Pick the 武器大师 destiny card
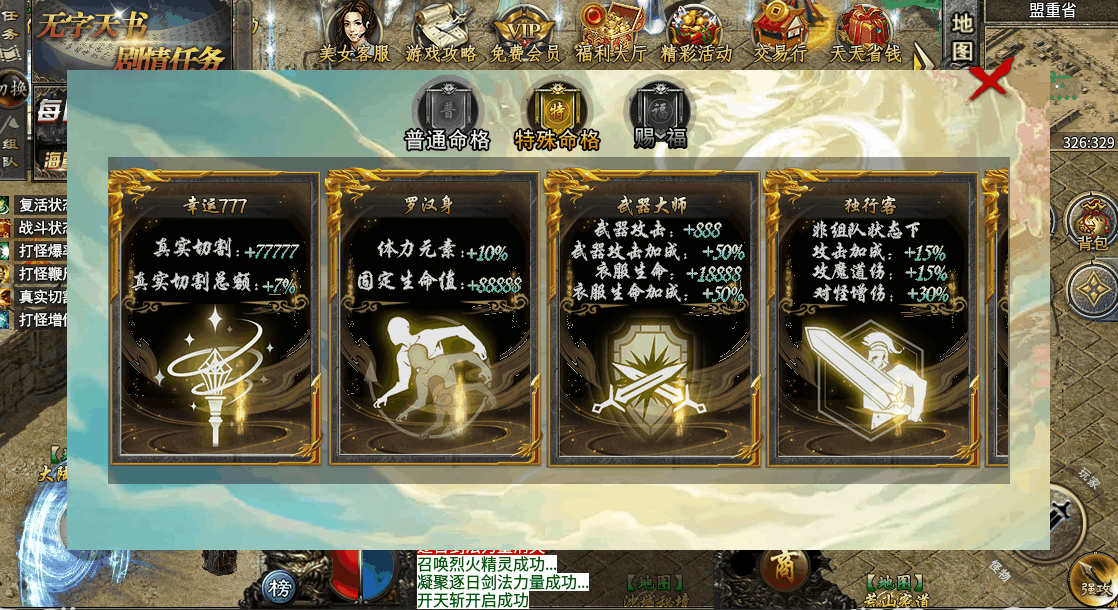1118x610 pixels. tap(652, 318)
